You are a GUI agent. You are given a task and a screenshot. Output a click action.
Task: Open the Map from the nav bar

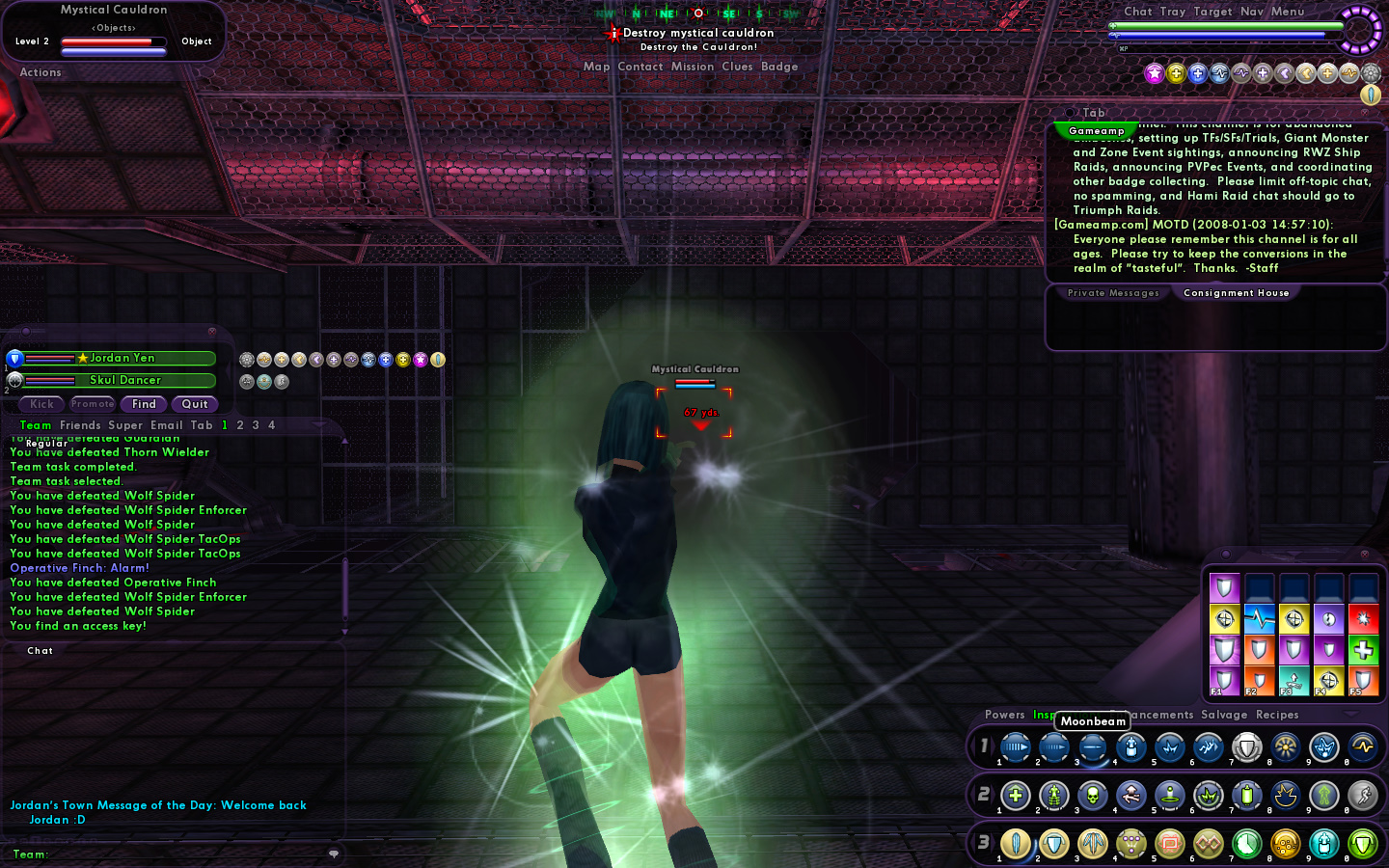pos(596,67)
